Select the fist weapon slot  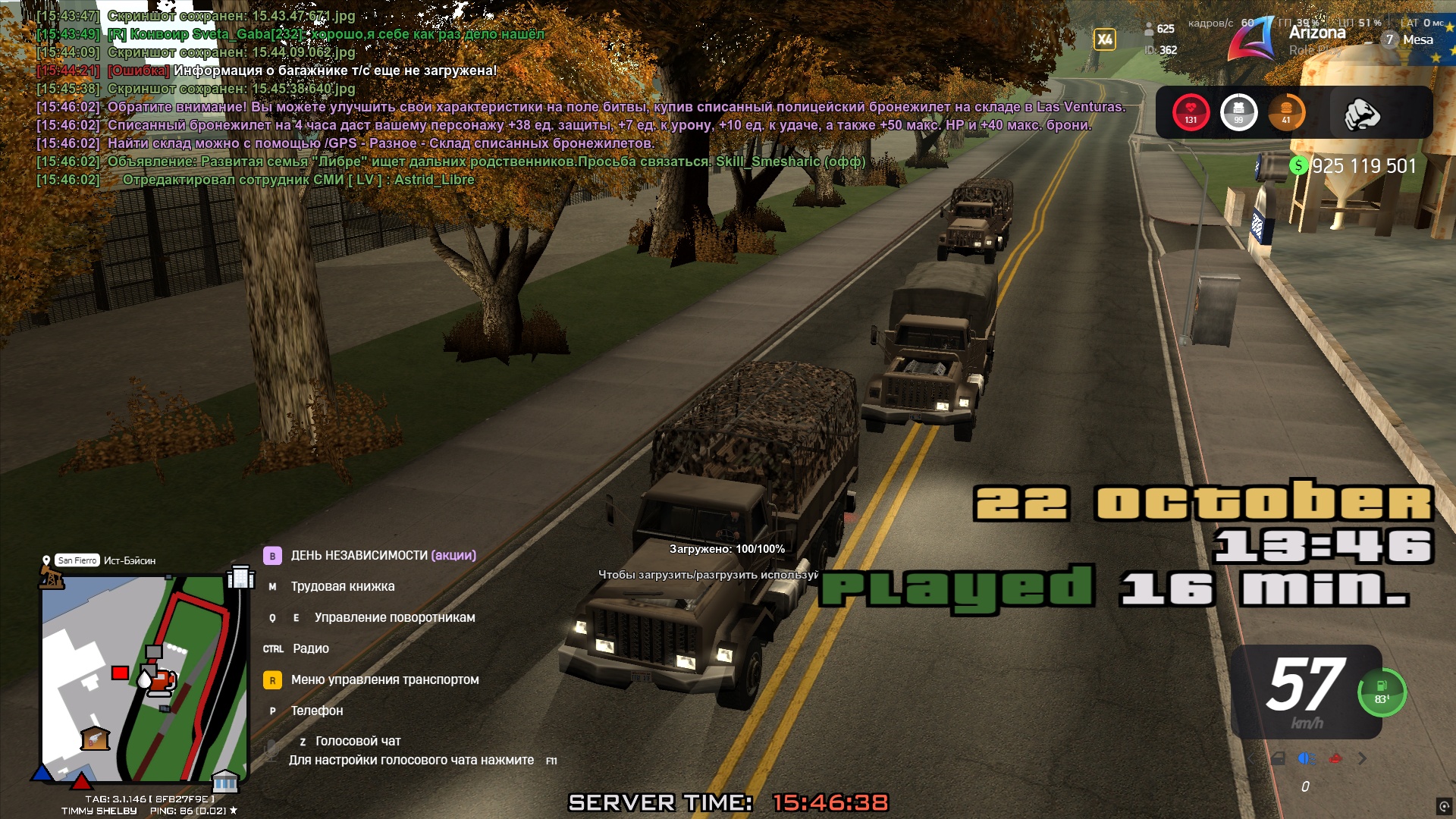click(1362, 114)
